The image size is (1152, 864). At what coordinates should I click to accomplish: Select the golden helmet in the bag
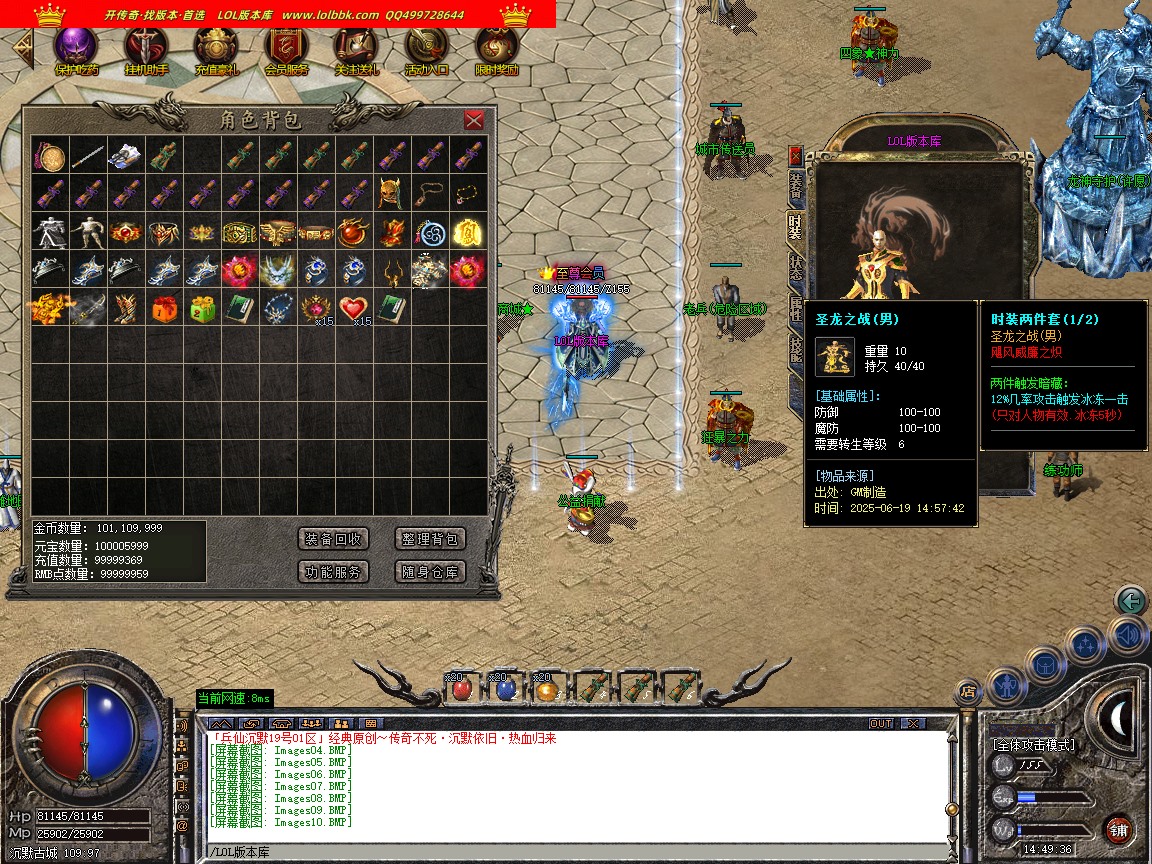[391, 193]
